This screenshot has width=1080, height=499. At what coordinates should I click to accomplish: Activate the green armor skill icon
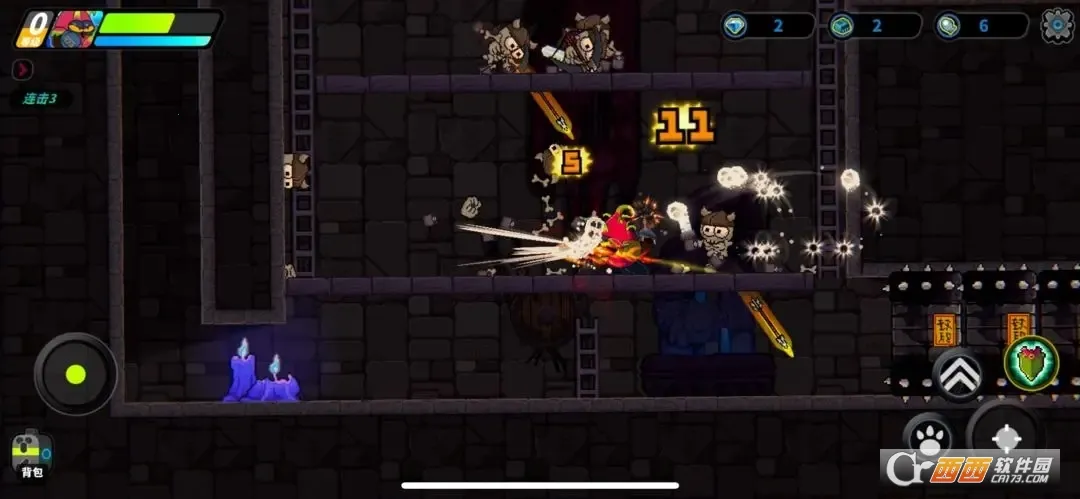1030,362
